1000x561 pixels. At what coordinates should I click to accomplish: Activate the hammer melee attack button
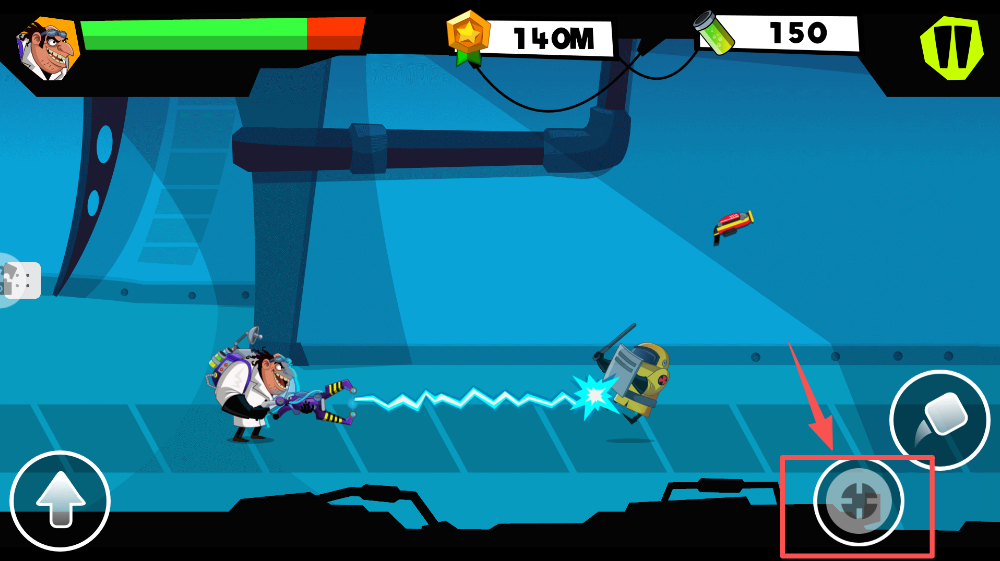click(x=939, y=420)
